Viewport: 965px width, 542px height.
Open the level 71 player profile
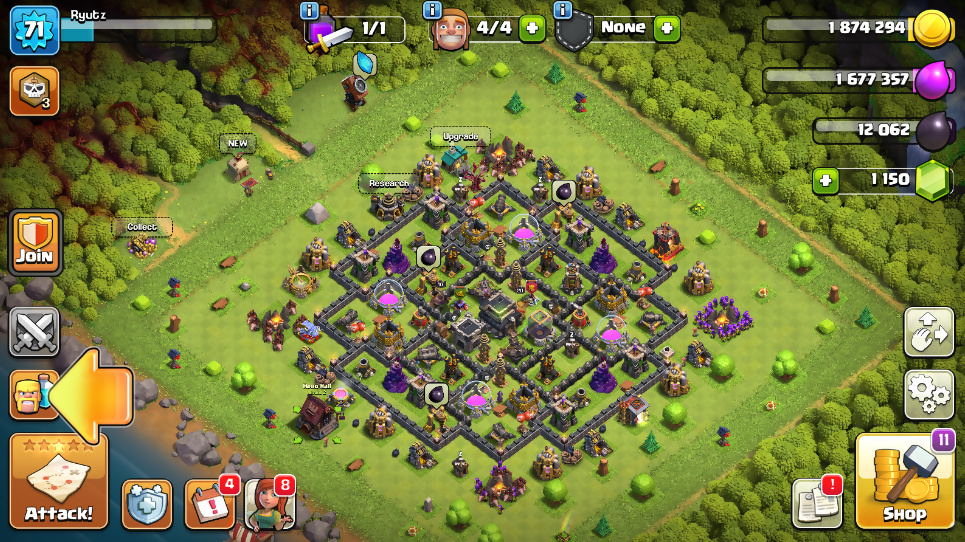tap(34, 30)
